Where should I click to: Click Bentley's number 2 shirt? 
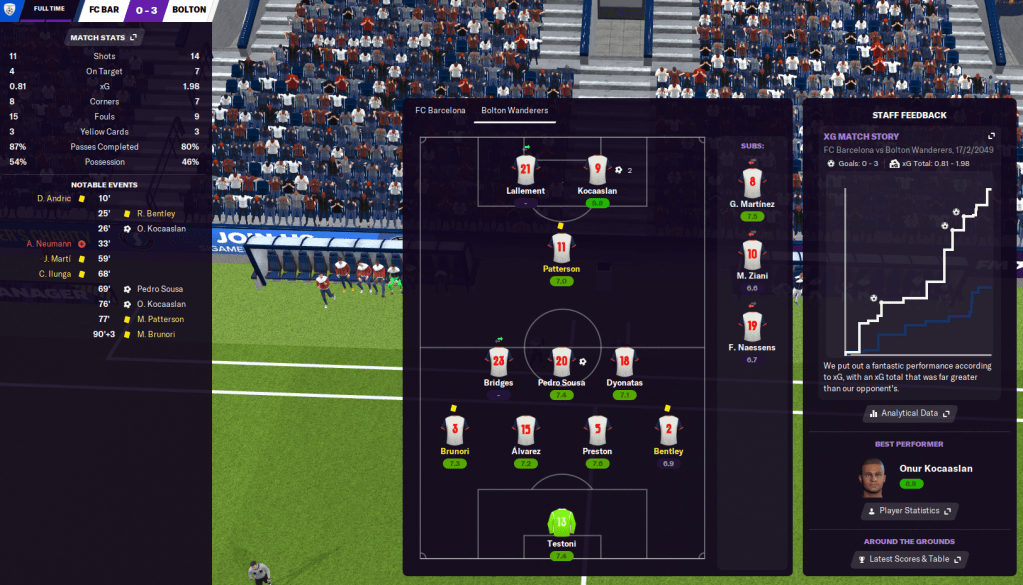668,430
